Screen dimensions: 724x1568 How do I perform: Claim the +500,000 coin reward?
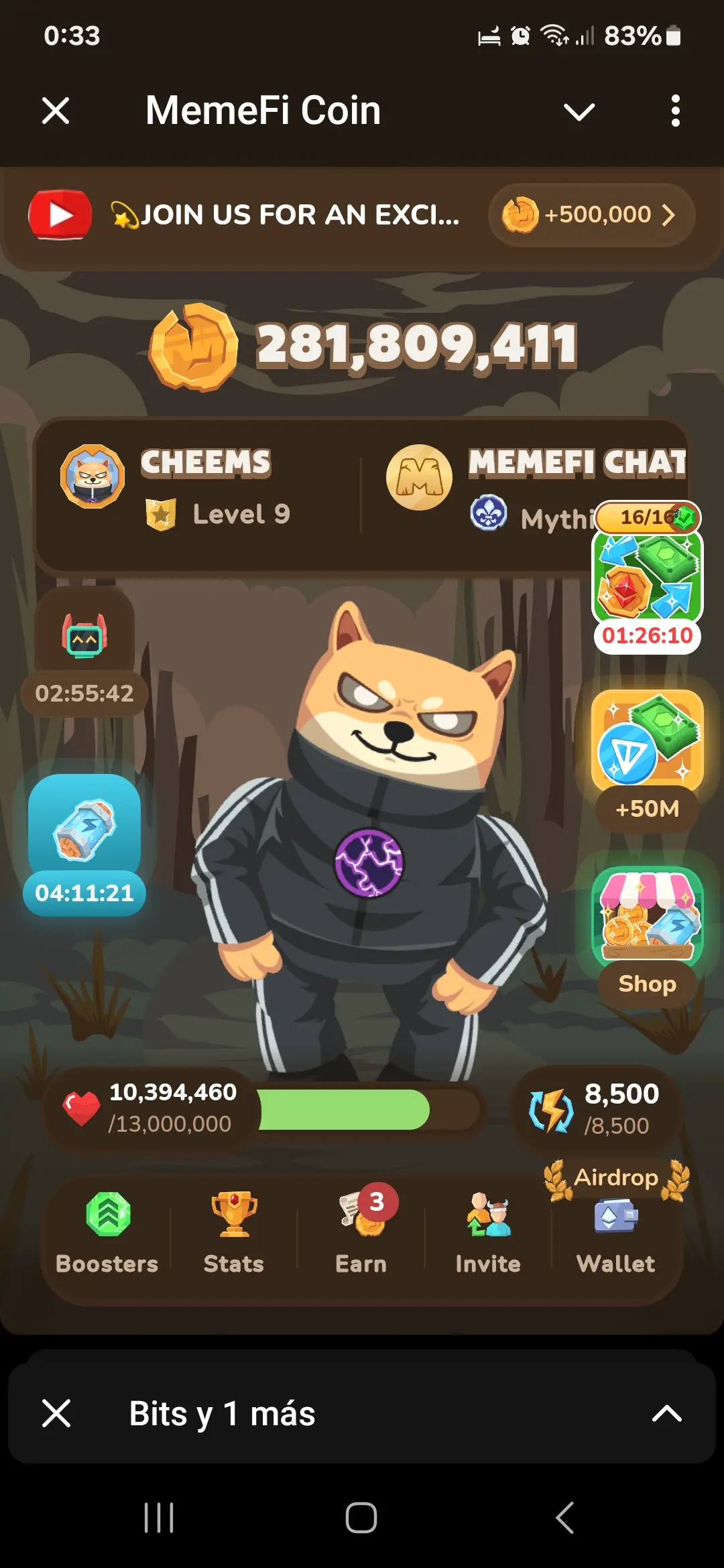click(x=591, y=215)
